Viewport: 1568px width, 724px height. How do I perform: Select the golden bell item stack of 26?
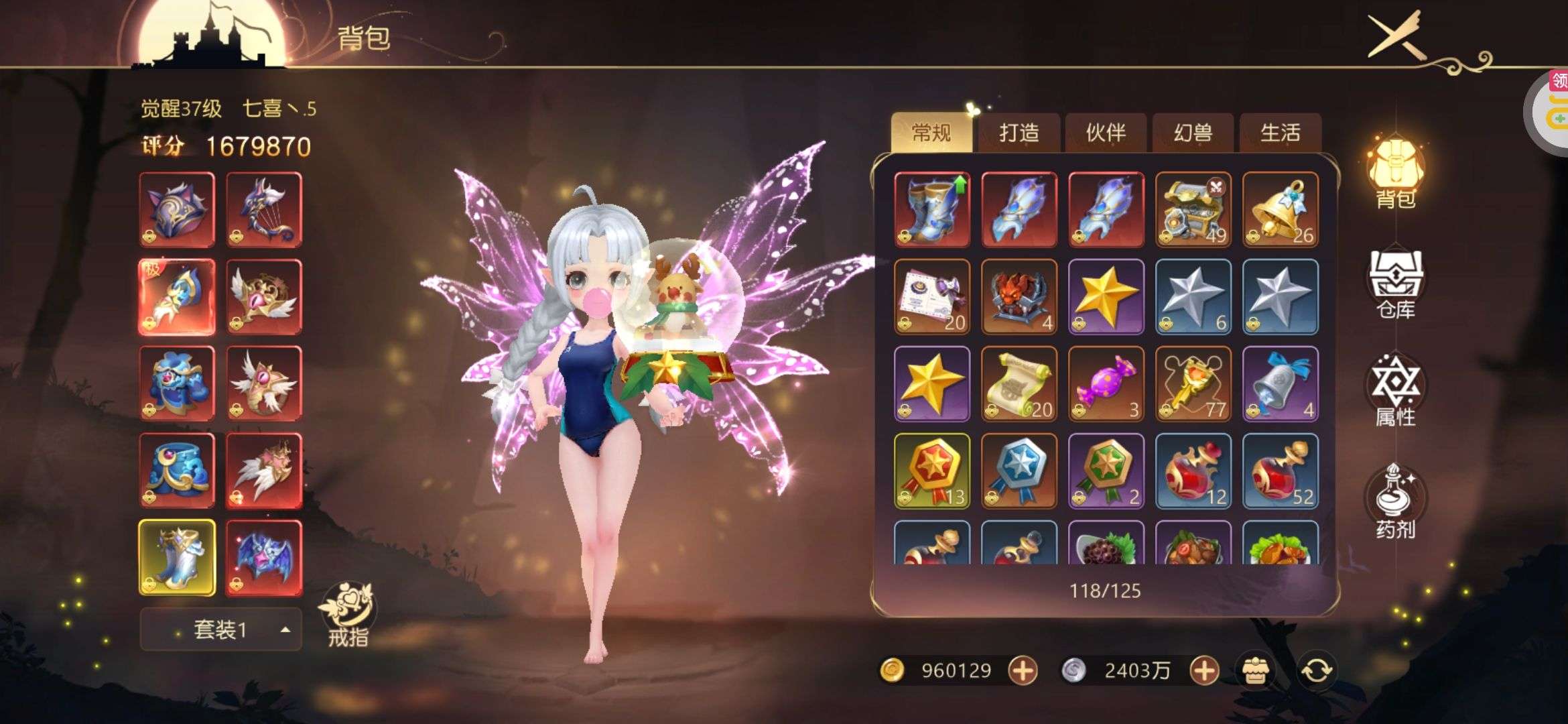1280,209
